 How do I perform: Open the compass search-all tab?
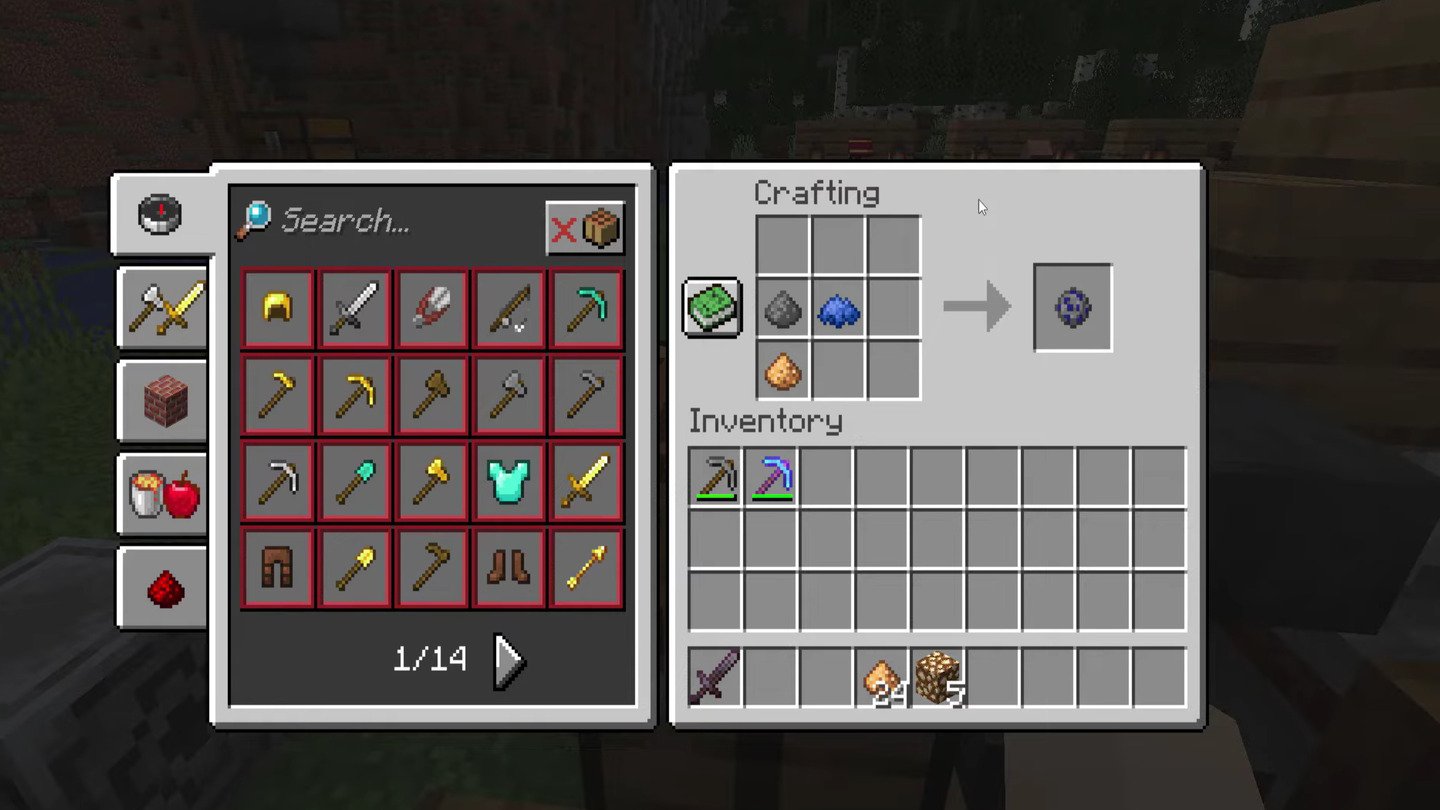[x=160, y=214]
